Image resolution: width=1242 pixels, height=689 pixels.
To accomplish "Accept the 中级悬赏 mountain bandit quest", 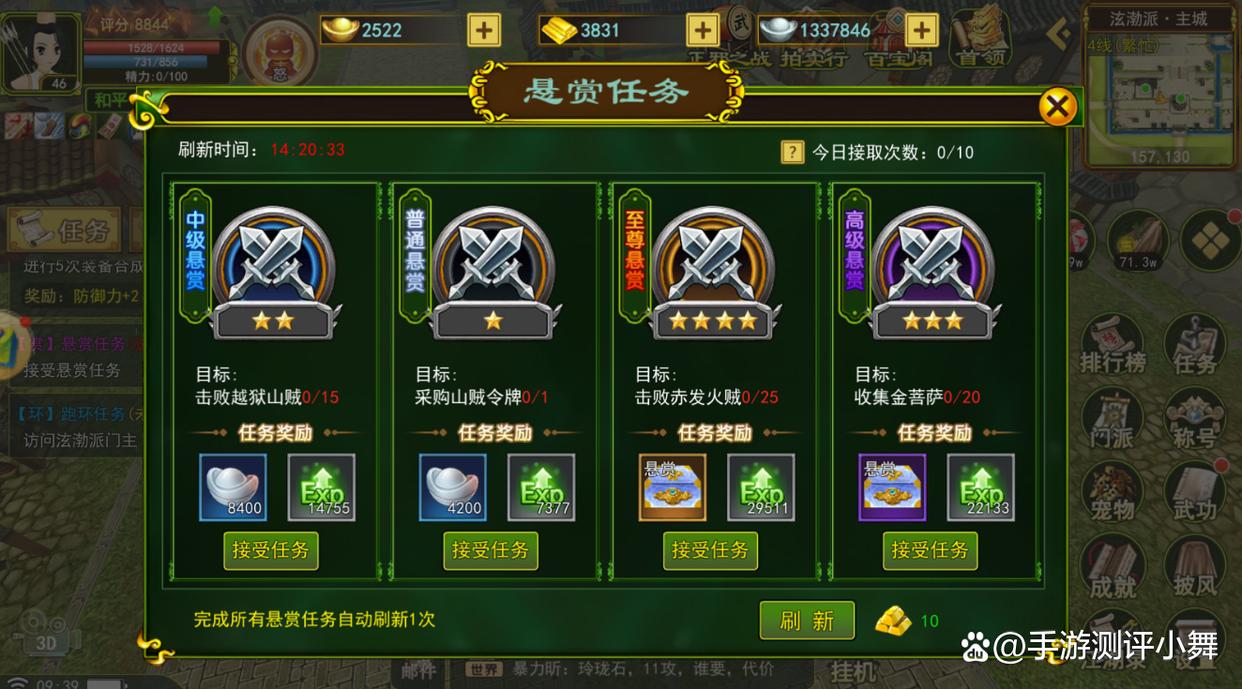I will click(x=270, y=550).
